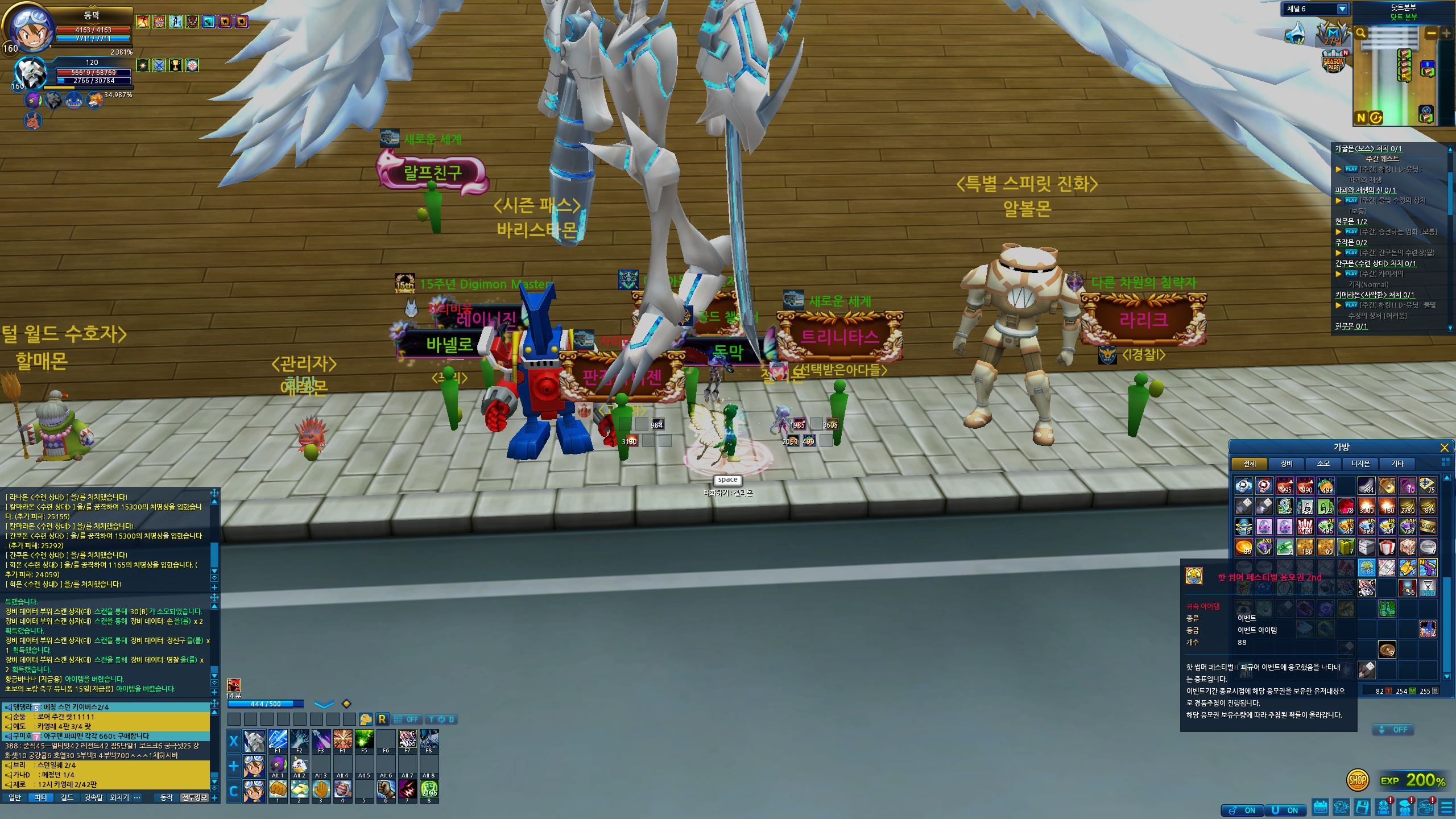Click the minimap magnifier search button
Viewport: 1456px width, 819px height.
(1360, 33)
